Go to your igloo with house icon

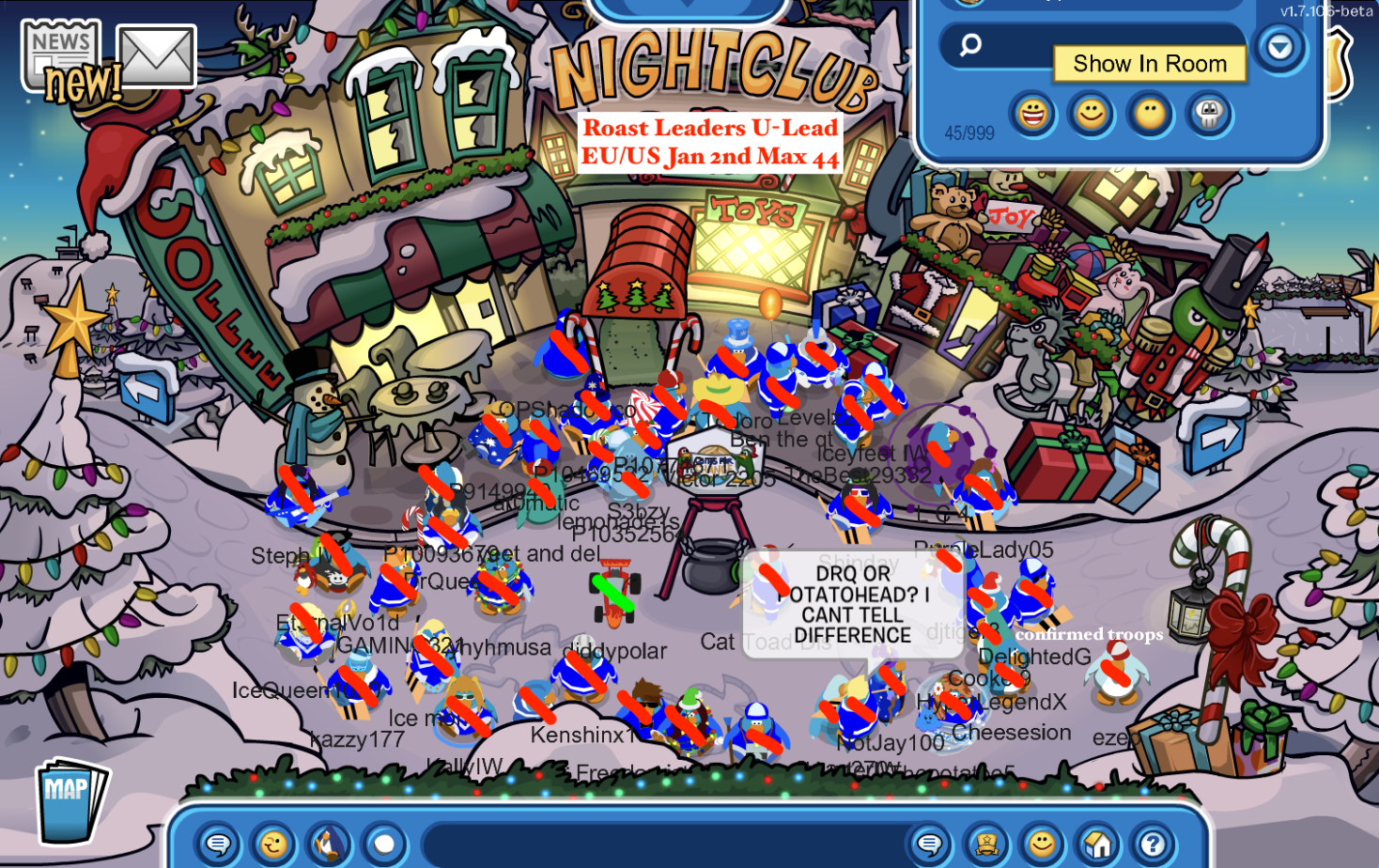(x=1097, y=845)
